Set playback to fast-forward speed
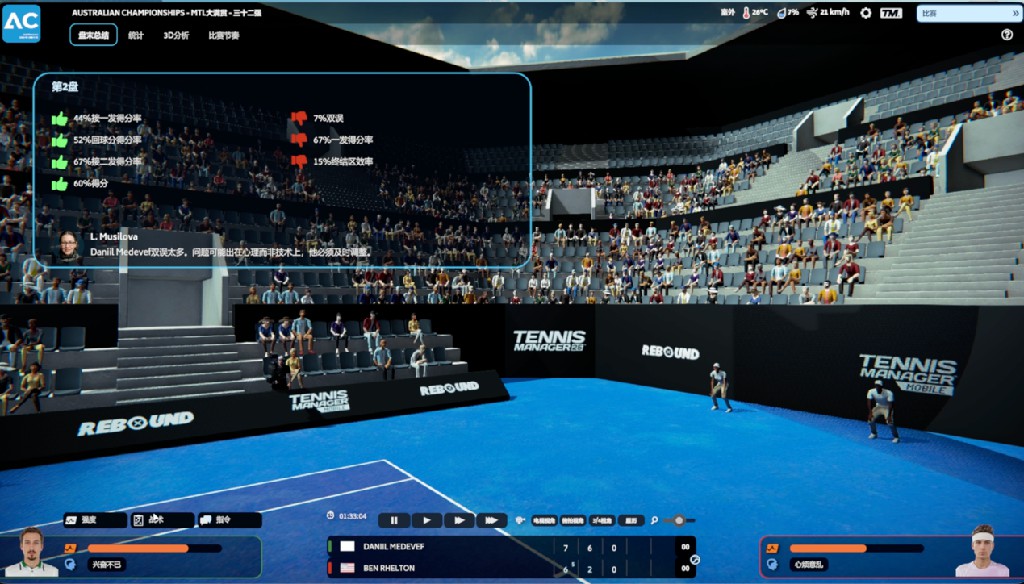The width and height of the screenshot is (1024, 584). coord(458,520)
